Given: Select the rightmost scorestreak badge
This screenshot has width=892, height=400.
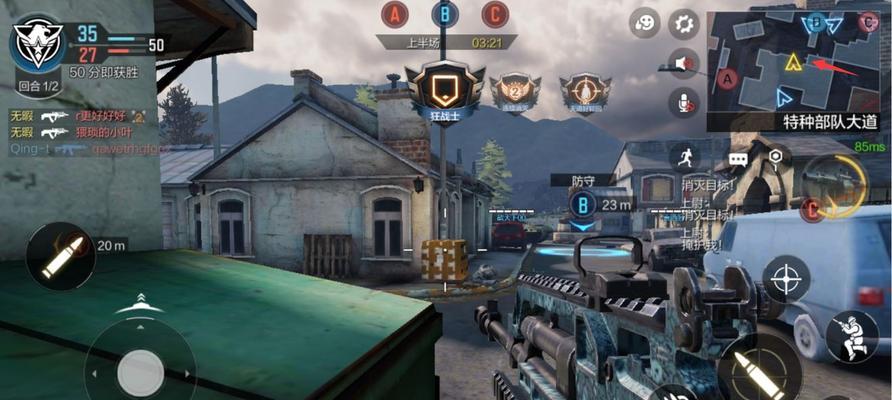Looking at the screenshot, I should pos(585,93).
